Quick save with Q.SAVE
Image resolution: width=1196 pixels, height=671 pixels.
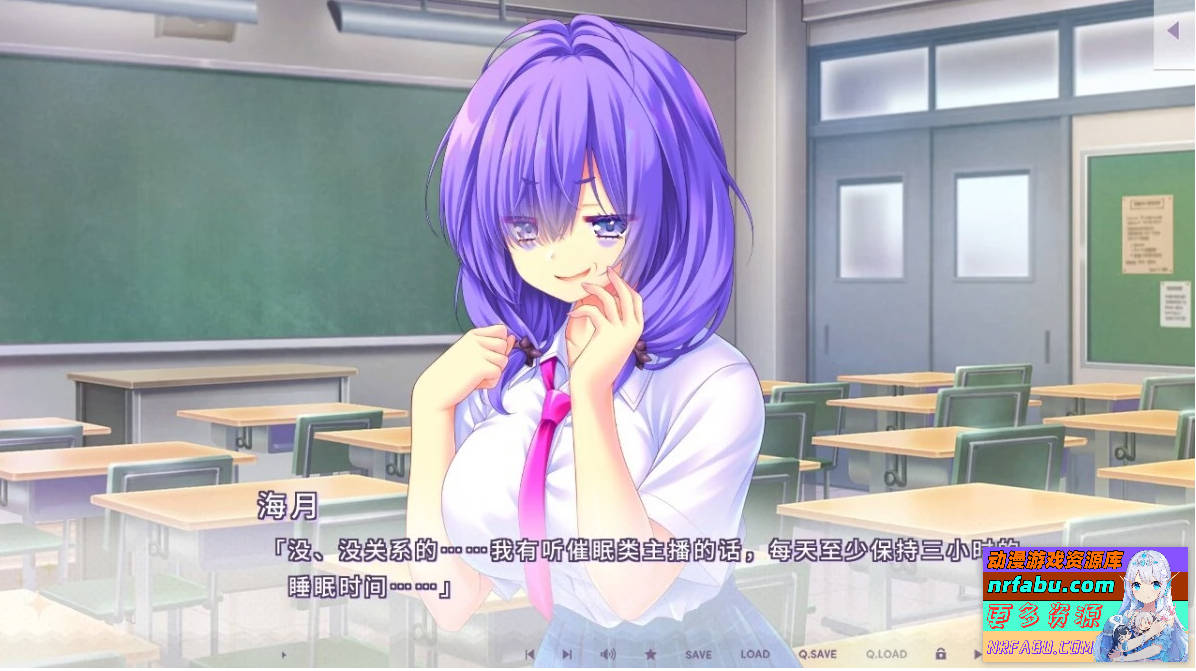817,654
